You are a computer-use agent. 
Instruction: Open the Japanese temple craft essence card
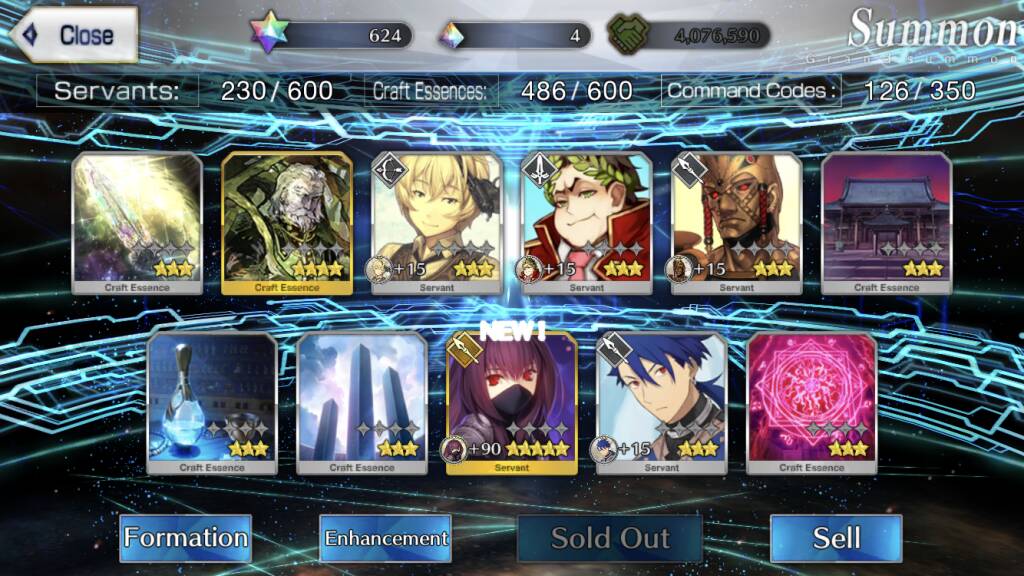click(x=887, y=222)
